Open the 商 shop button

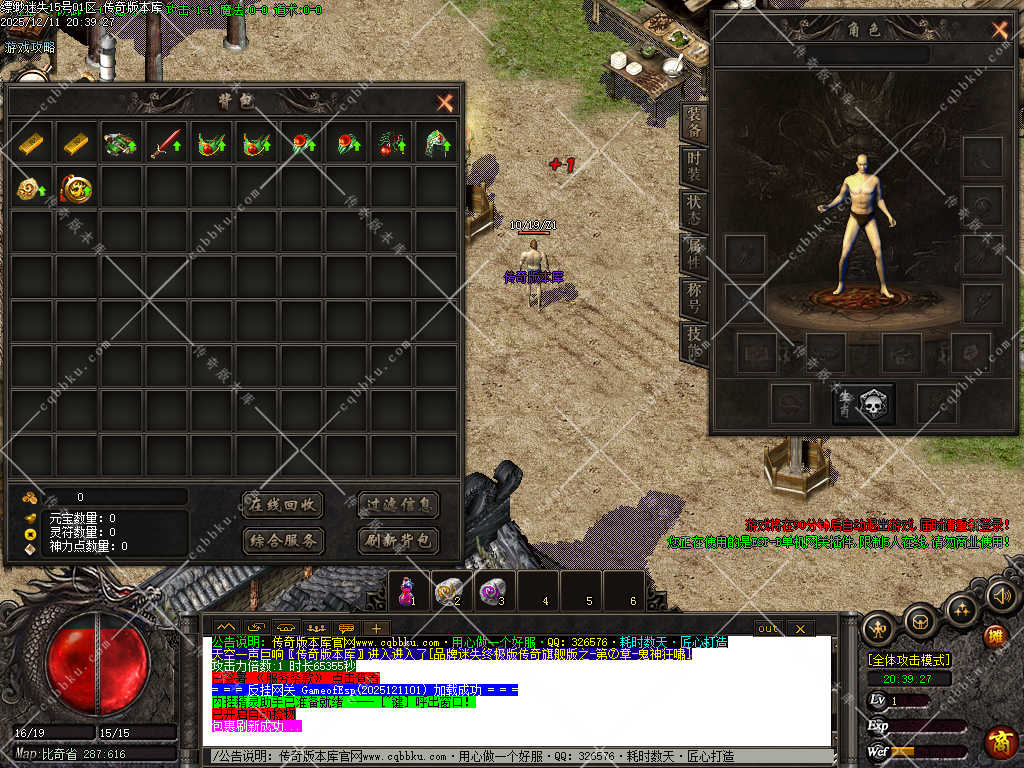[999, 741]
